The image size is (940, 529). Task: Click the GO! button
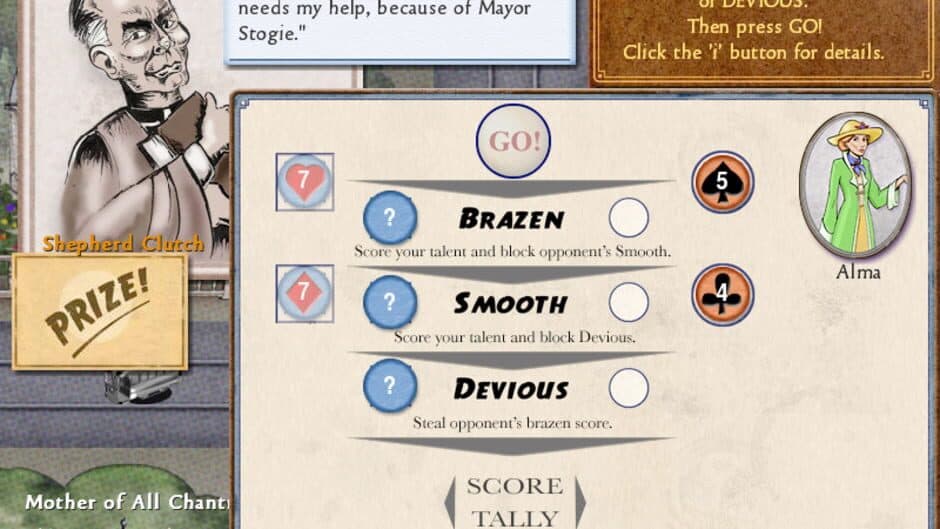(x=513, y=142)
